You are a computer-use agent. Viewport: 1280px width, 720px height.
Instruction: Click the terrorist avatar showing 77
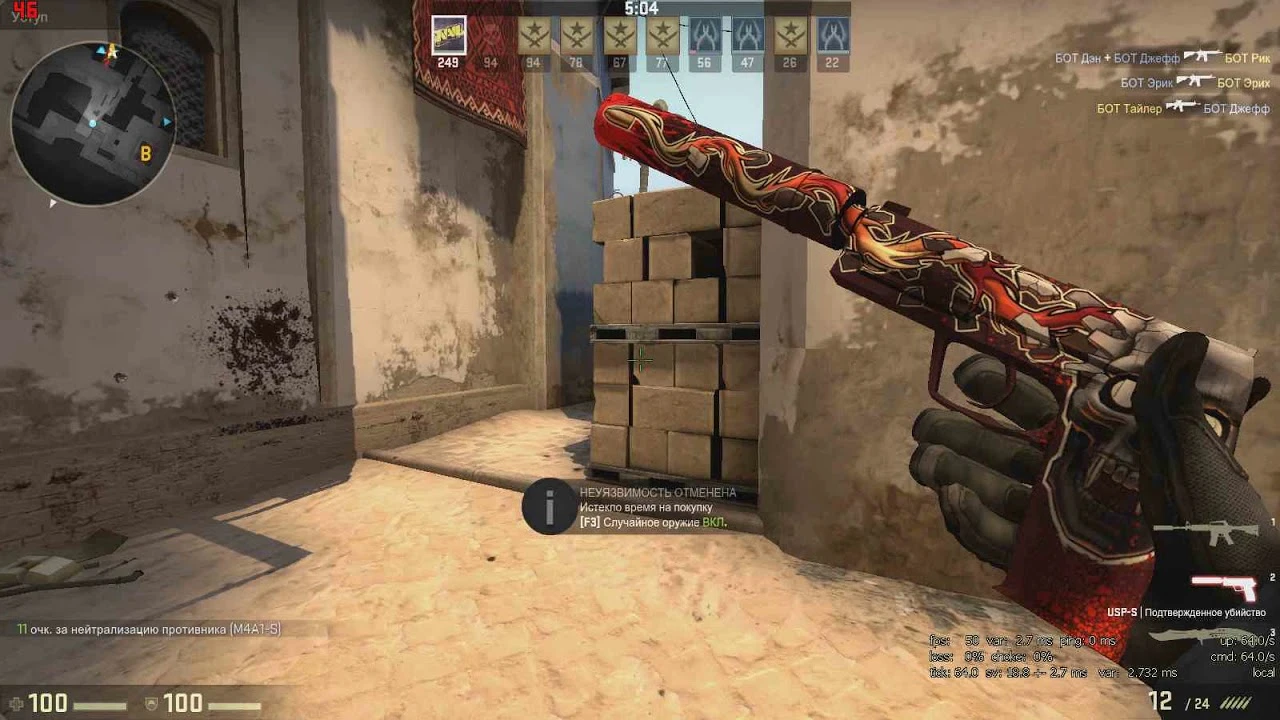[661, 35]
